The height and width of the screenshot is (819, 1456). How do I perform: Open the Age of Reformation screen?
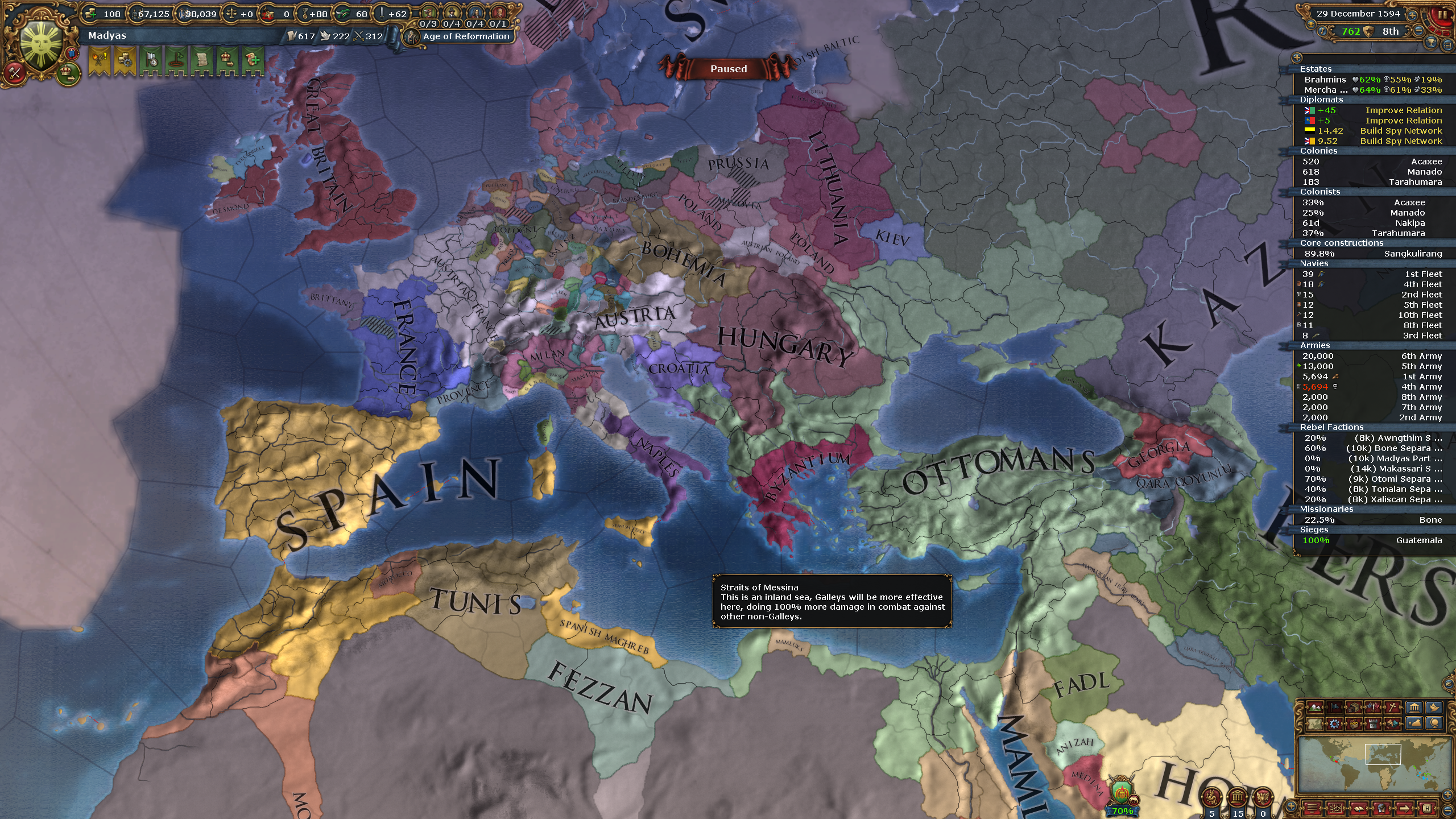tap(464, 36)
